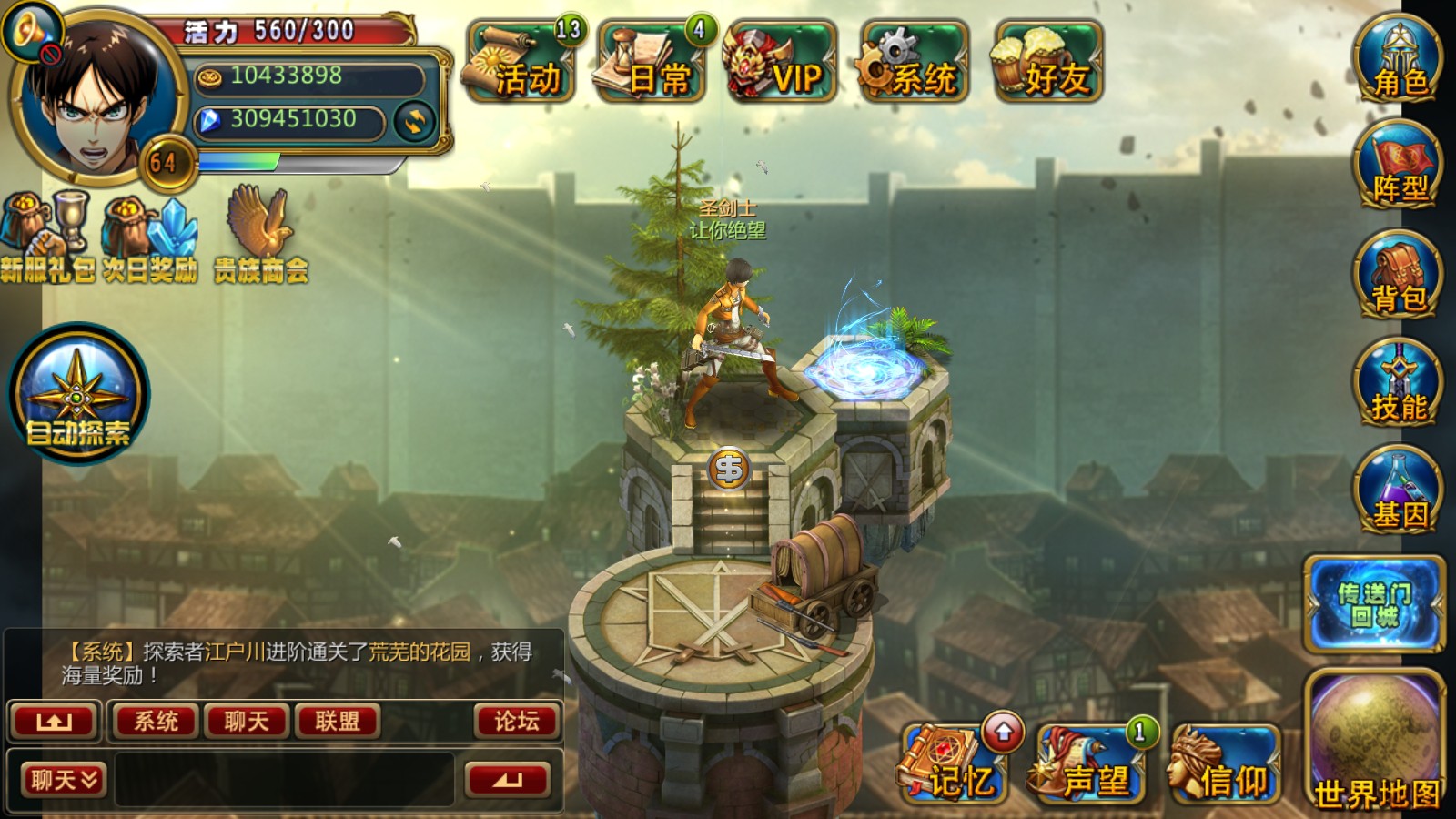The width and height of the screenshot is (1456, 819).
Task: Use the 传送门回城 portal button
Action: [1374, 603]
